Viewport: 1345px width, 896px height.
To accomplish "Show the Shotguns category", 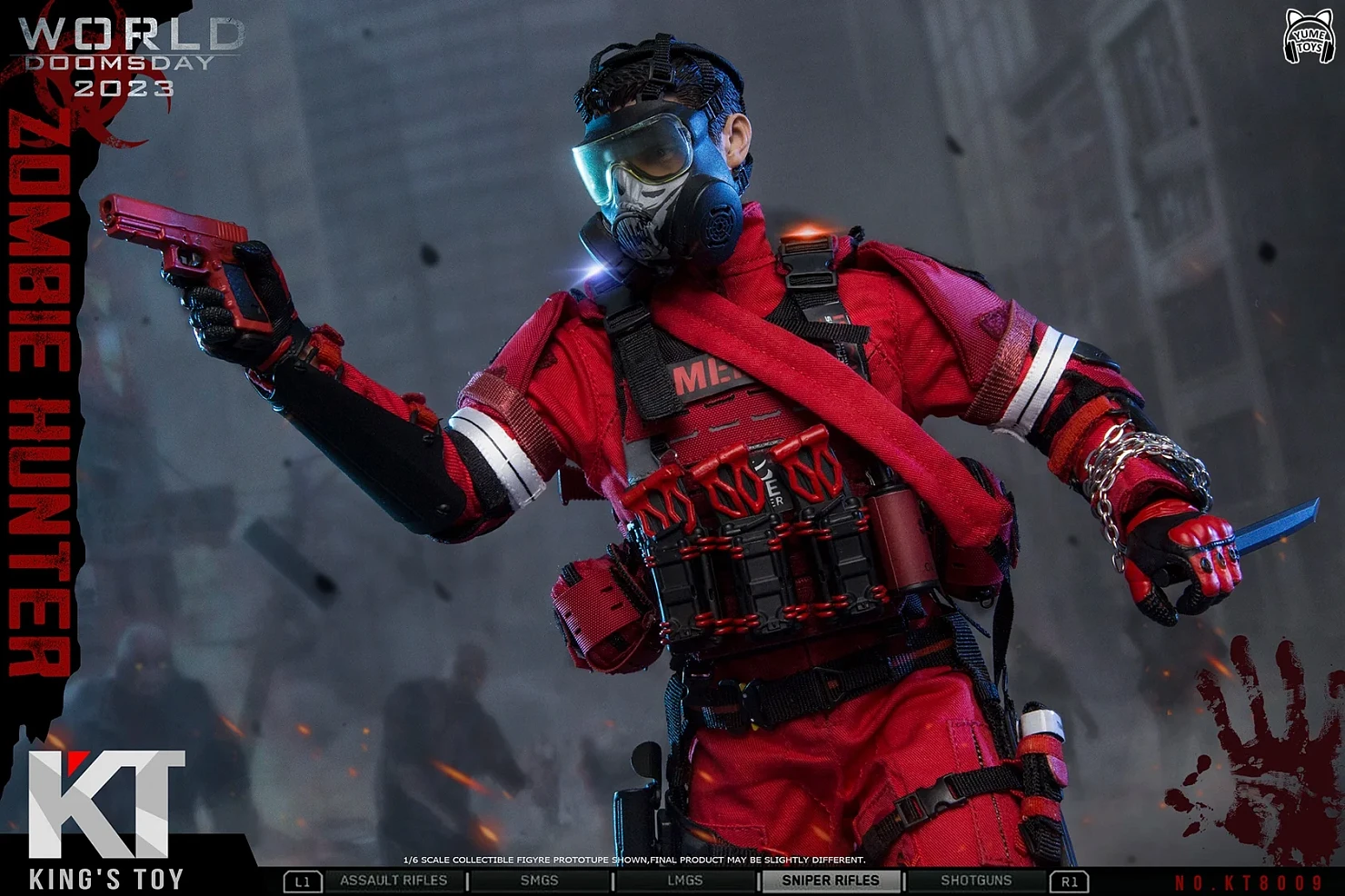I will pos(976,881).
